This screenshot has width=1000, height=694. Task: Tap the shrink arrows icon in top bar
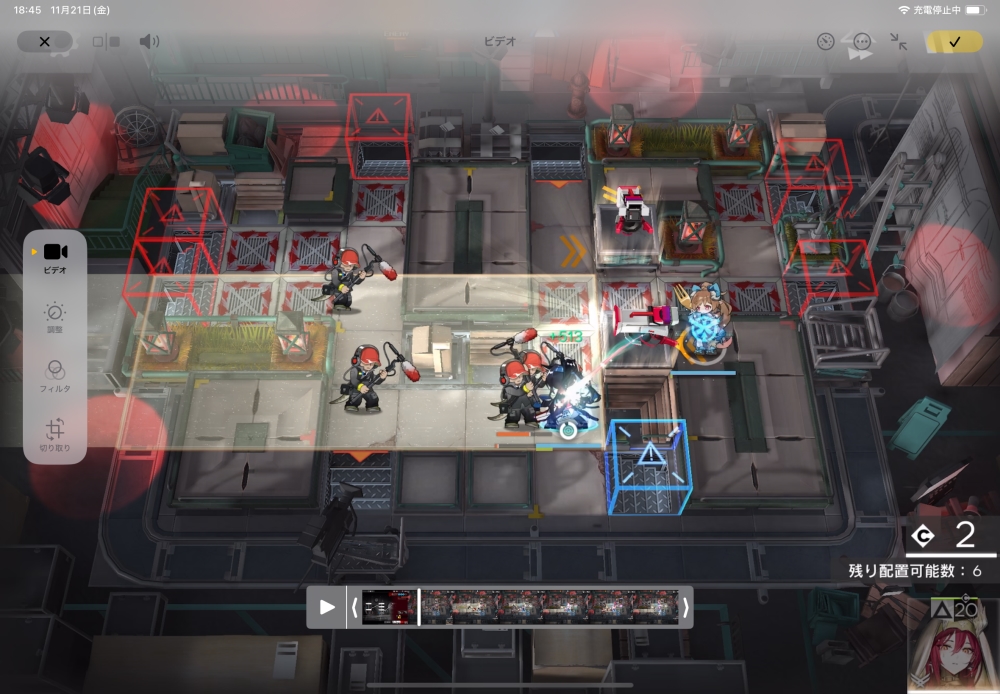(x=898, y=42)
